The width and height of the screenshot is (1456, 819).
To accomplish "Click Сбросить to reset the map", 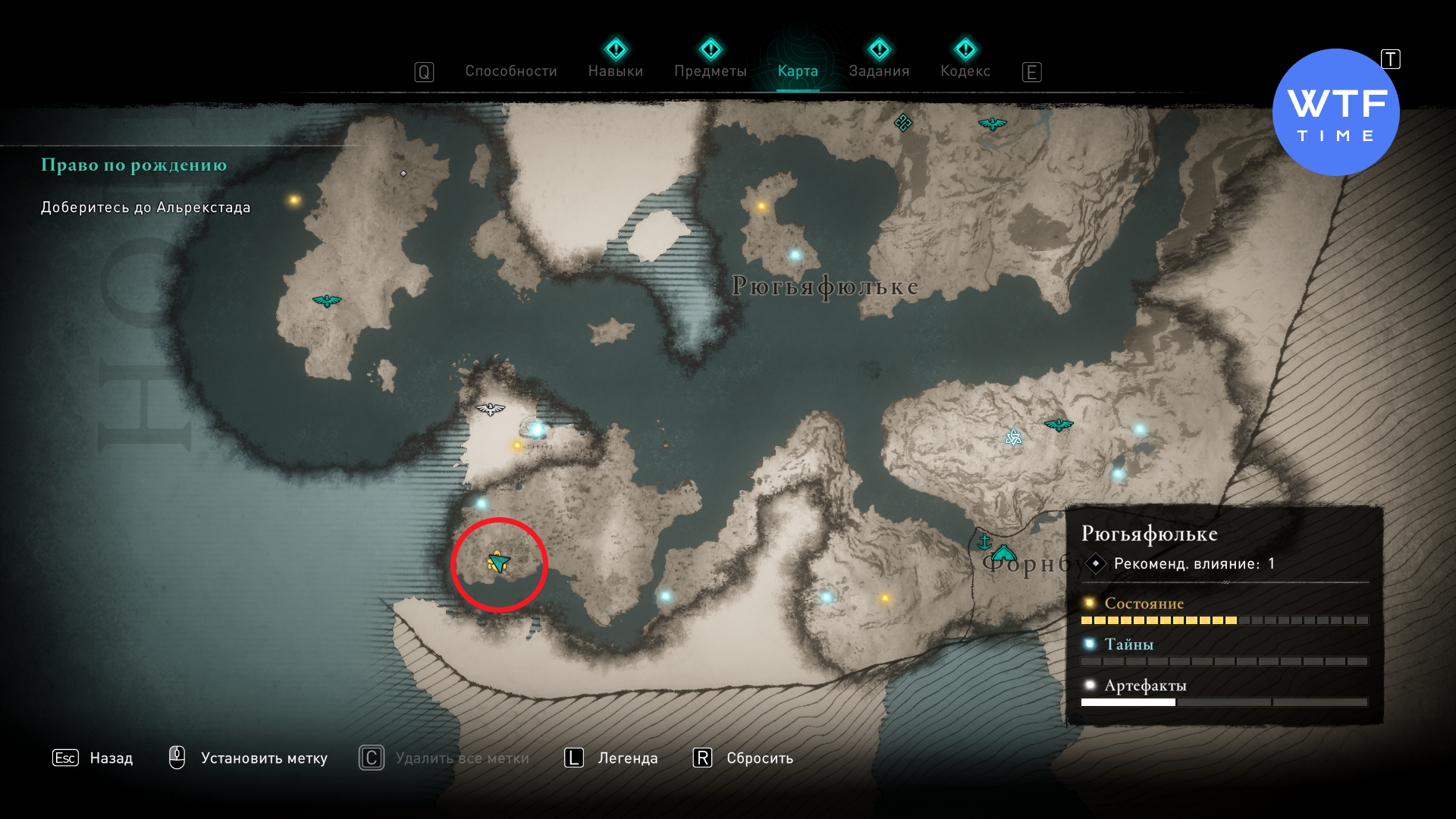I will tap(759, 758).
